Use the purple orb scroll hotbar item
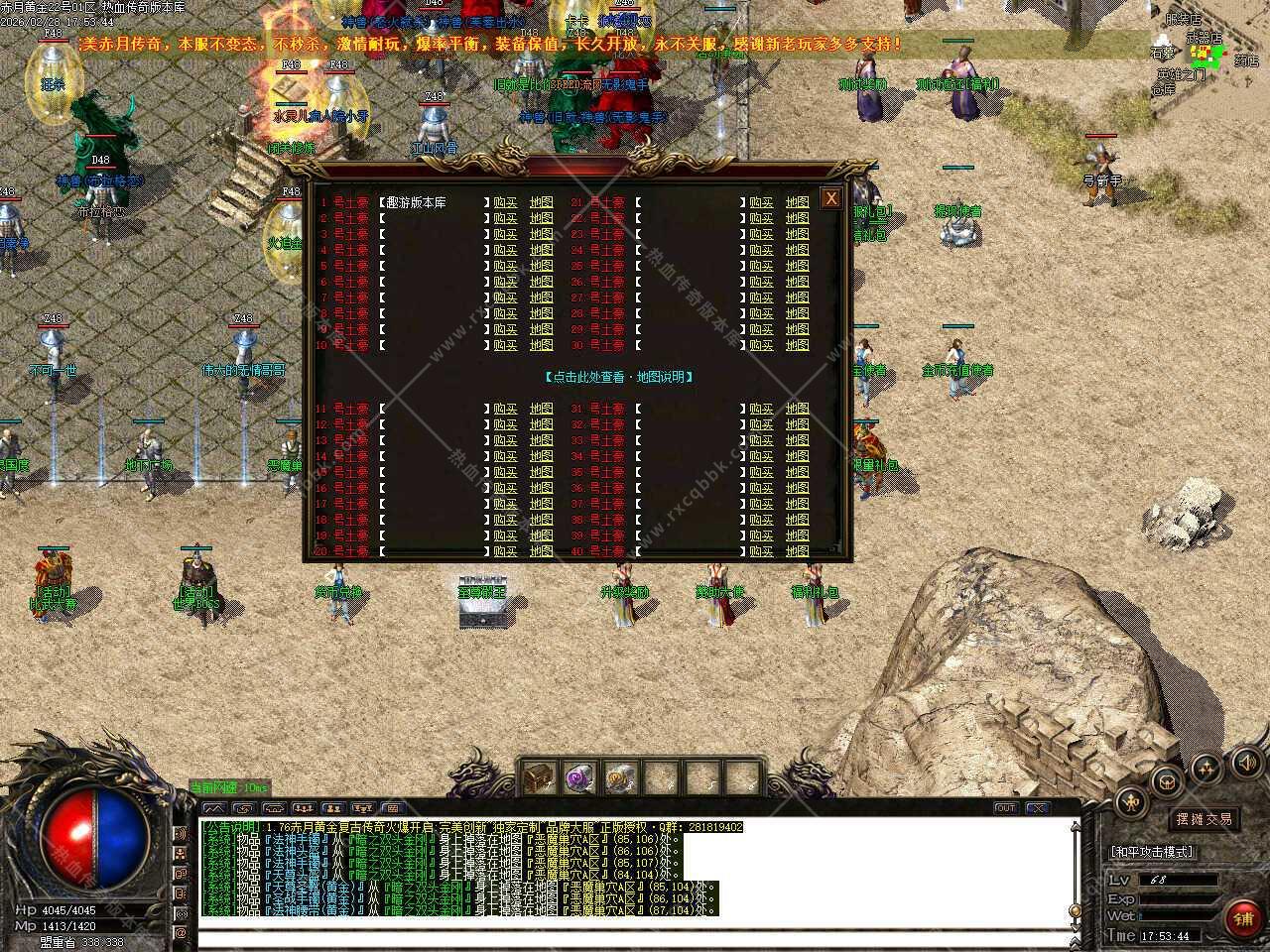Image resolution: width=1270 pixels, height=952 pixels. point(579,778)
